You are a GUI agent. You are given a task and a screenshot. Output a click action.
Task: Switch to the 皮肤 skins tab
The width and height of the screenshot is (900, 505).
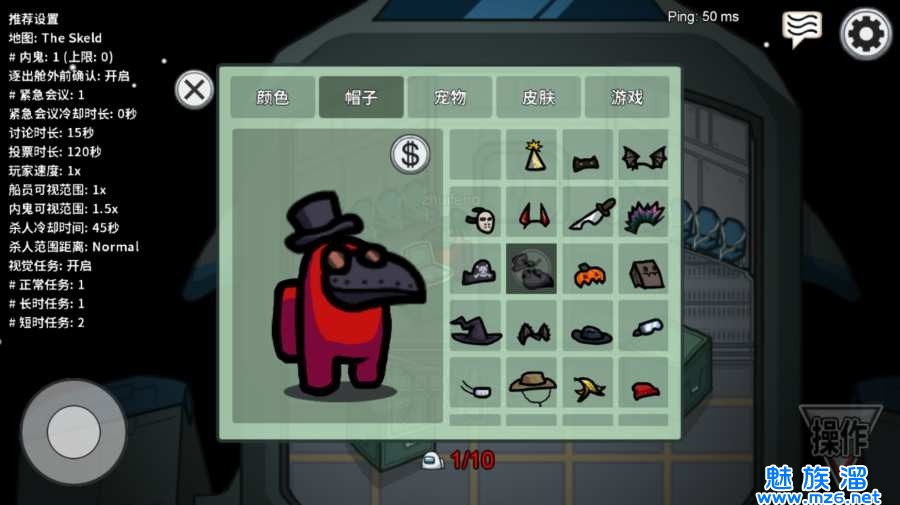point(538,97)
